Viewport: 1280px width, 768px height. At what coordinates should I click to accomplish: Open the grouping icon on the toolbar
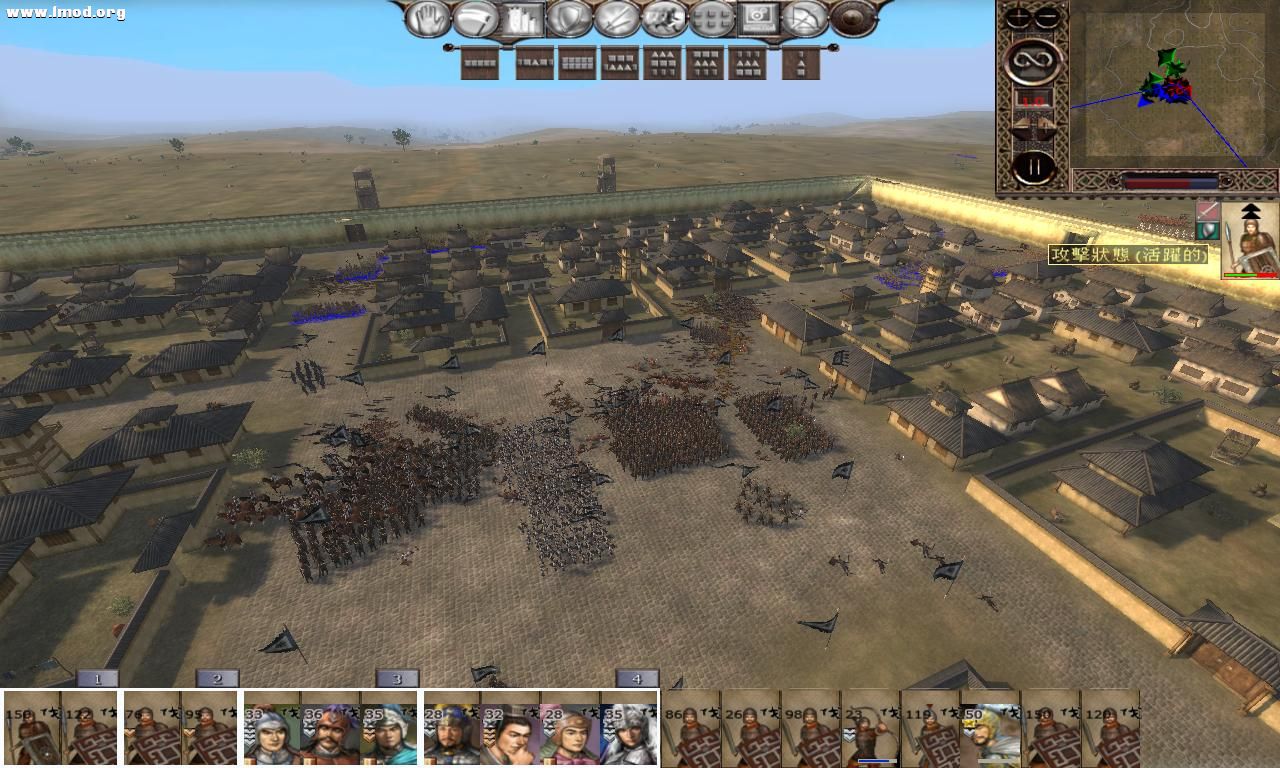pyautogui.click(x=711, y=17)
